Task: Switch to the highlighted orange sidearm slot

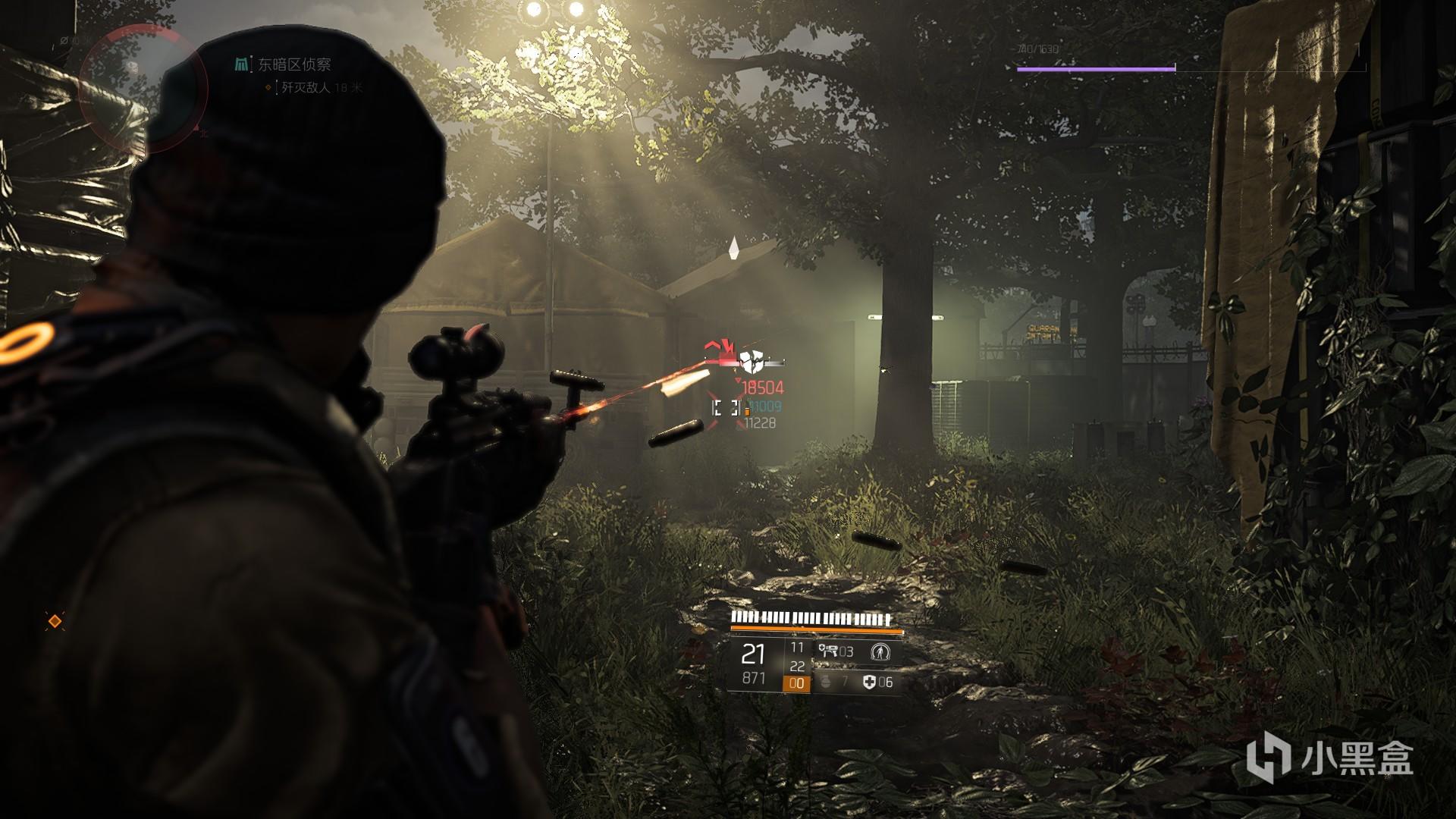Action: pyautogui.click(x=796, y=683)
